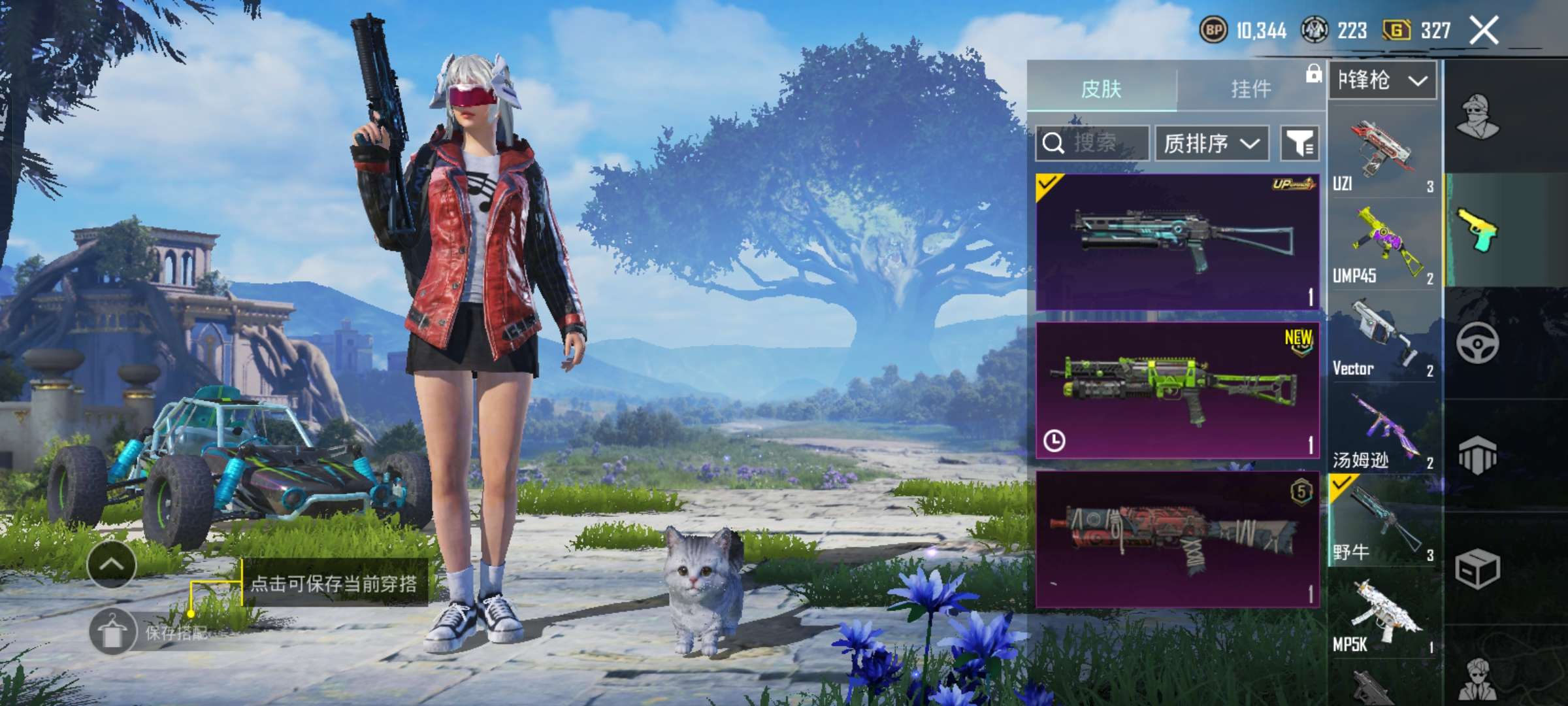1568x706 pixels.
Task: Open the cube box category
Action: click(1477, 569)
